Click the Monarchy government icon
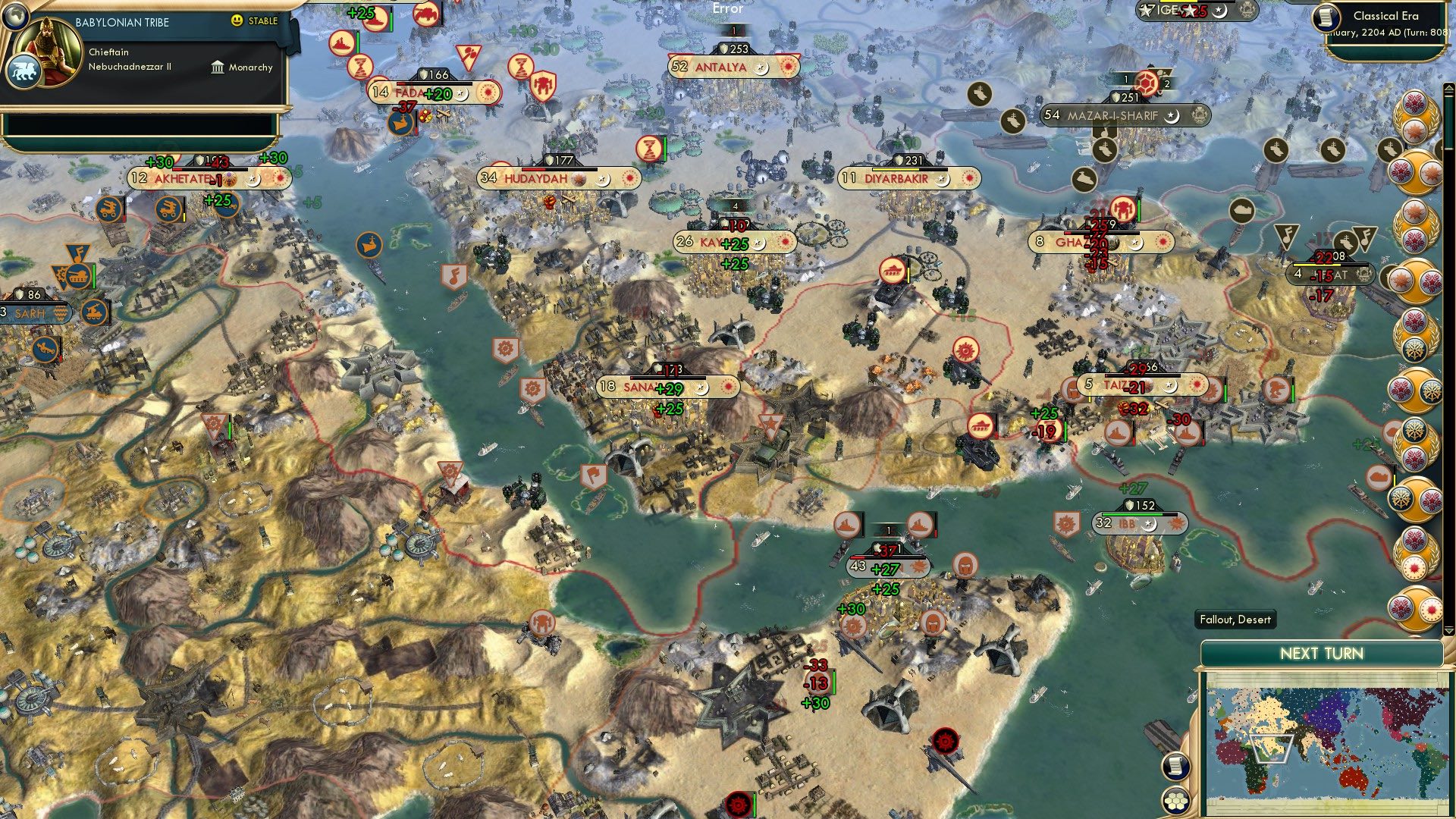This screenshot has width=1456, height=819. (218, 67)
